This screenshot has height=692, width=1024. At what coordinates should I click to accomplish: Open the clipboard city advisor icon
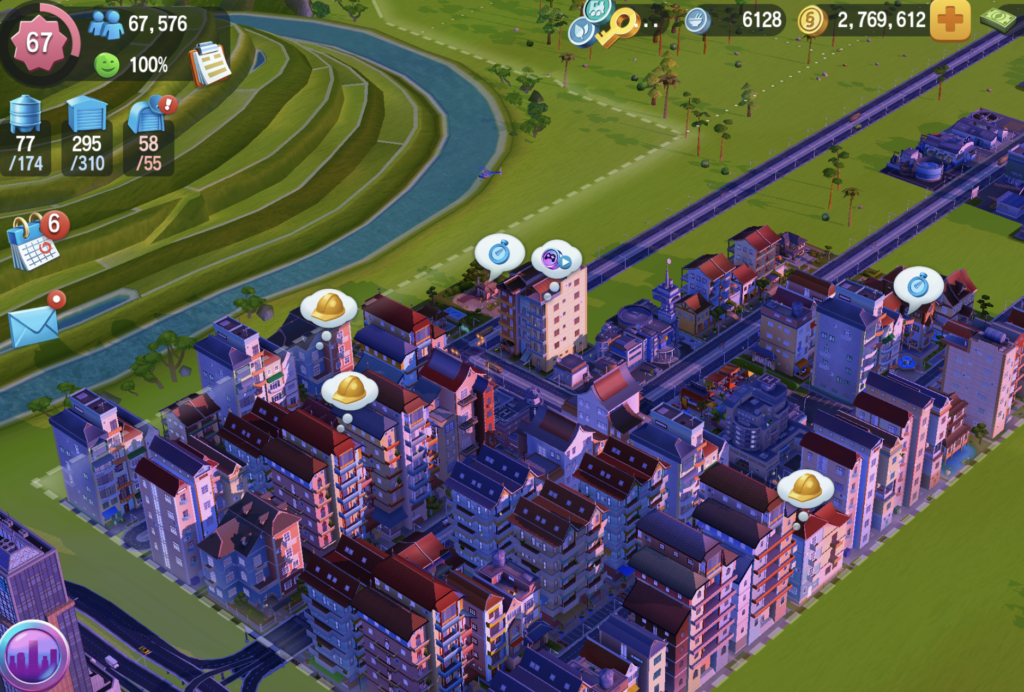point(209,63)
